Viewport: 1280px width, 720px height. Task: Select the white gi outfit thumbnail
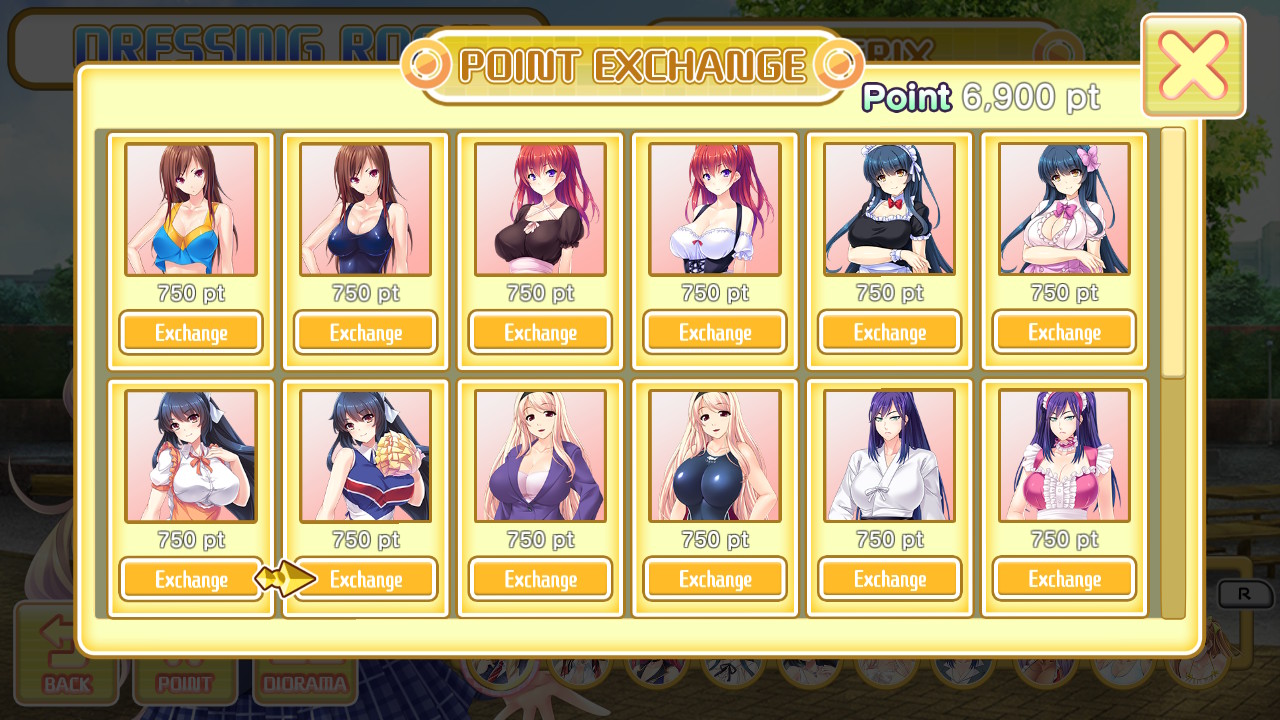pyautogui.click(x=889, y=456)
